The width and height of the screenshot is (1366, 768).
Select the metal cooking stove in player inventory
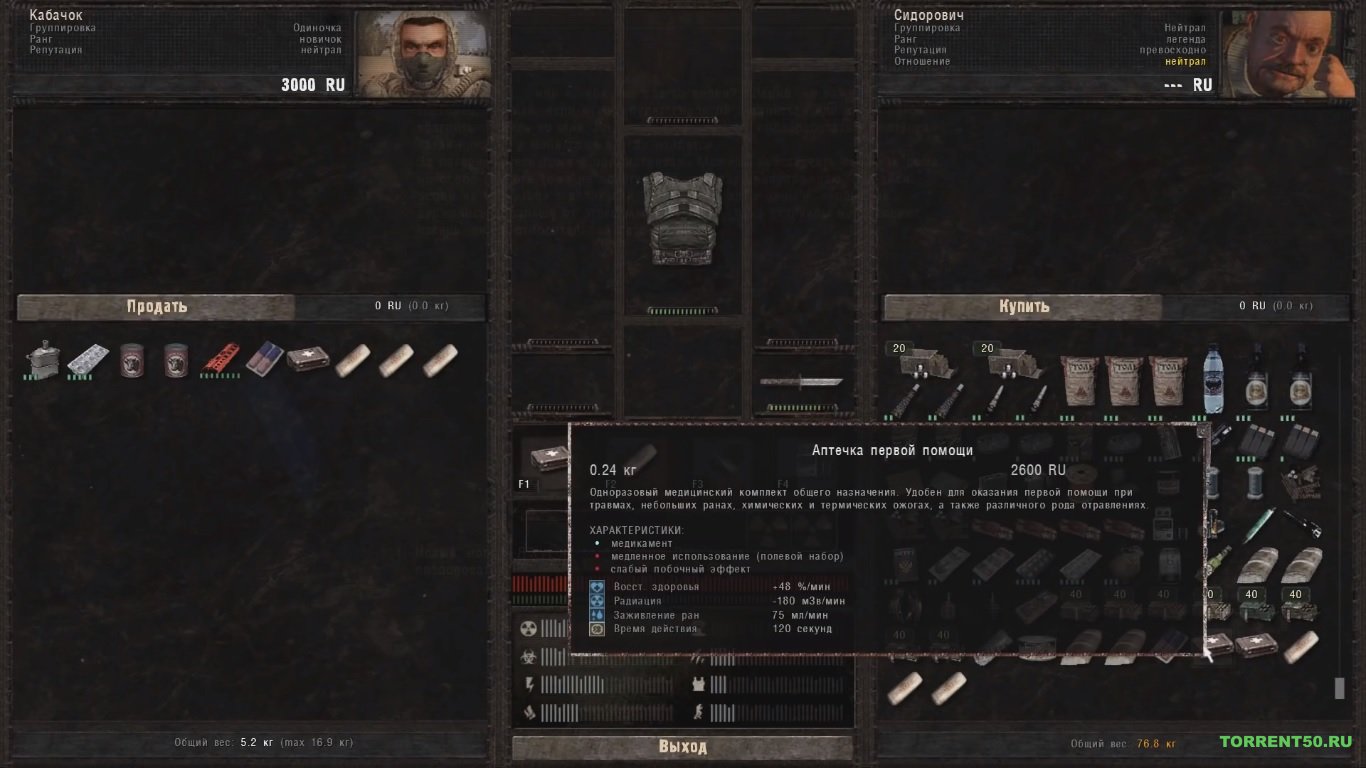coord(42,360)
